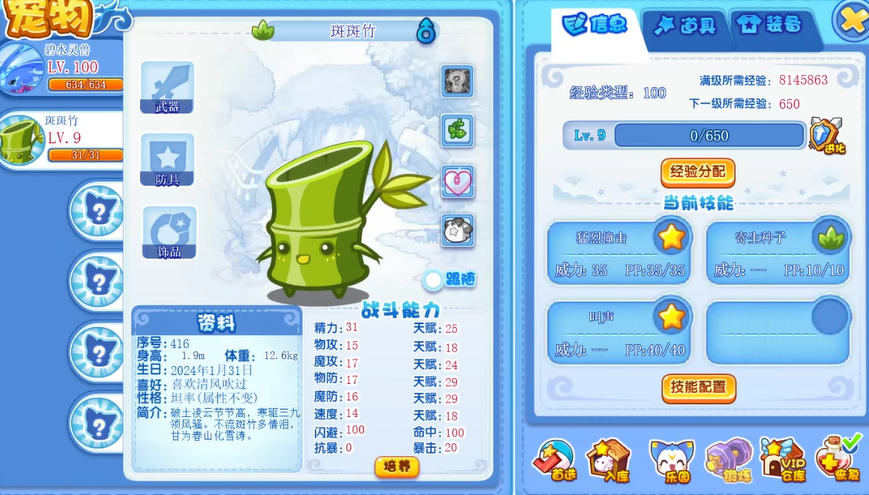Click the 进化 evolve shield icon
The height and width of the screenshot is (495, 869).
pyautogui.click(x=827, y=136)
